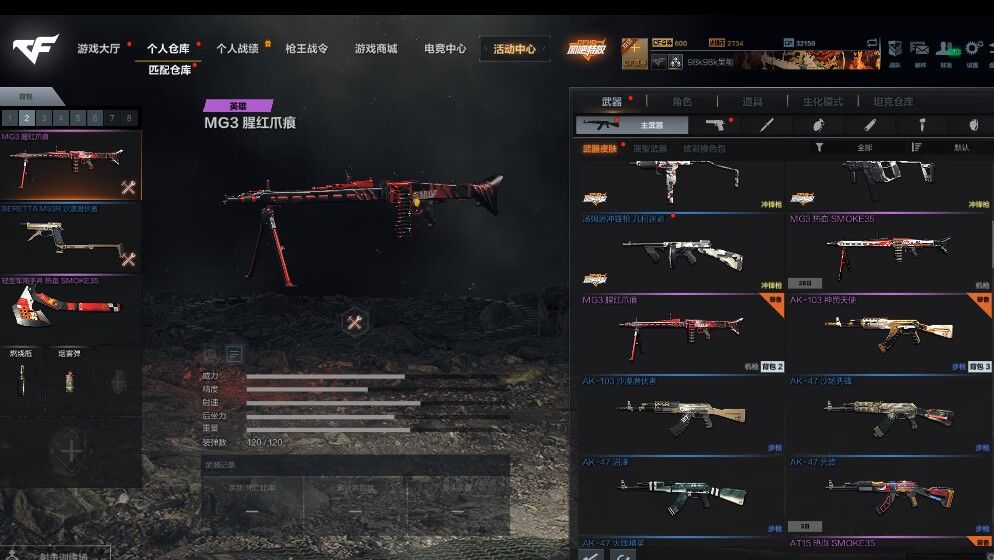Switch to the 角色 character tab
This screenshot has width=994, height=560.
coord(682,101)
